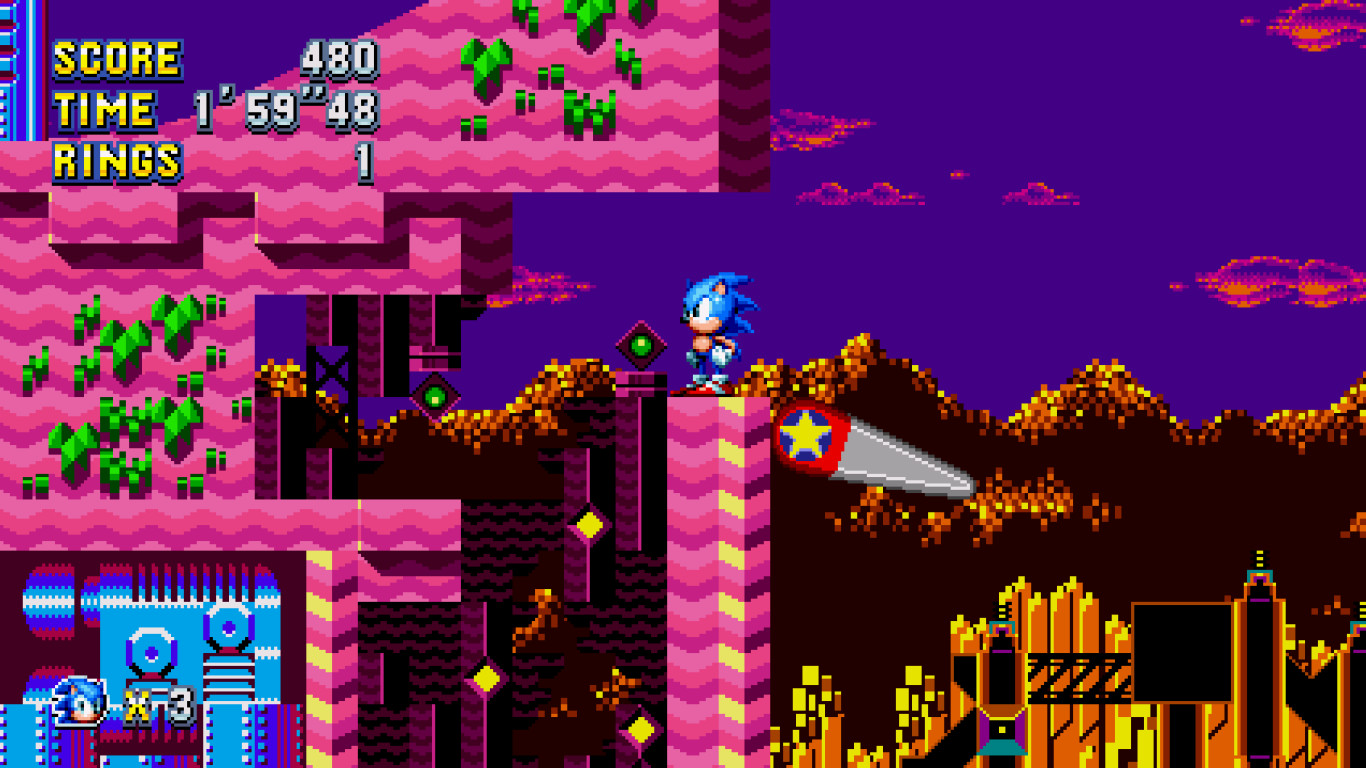Click the orange cloud in the purple sky
Image resolution: width=1366 pixels, height=768 pixels.
[1260, 280]
